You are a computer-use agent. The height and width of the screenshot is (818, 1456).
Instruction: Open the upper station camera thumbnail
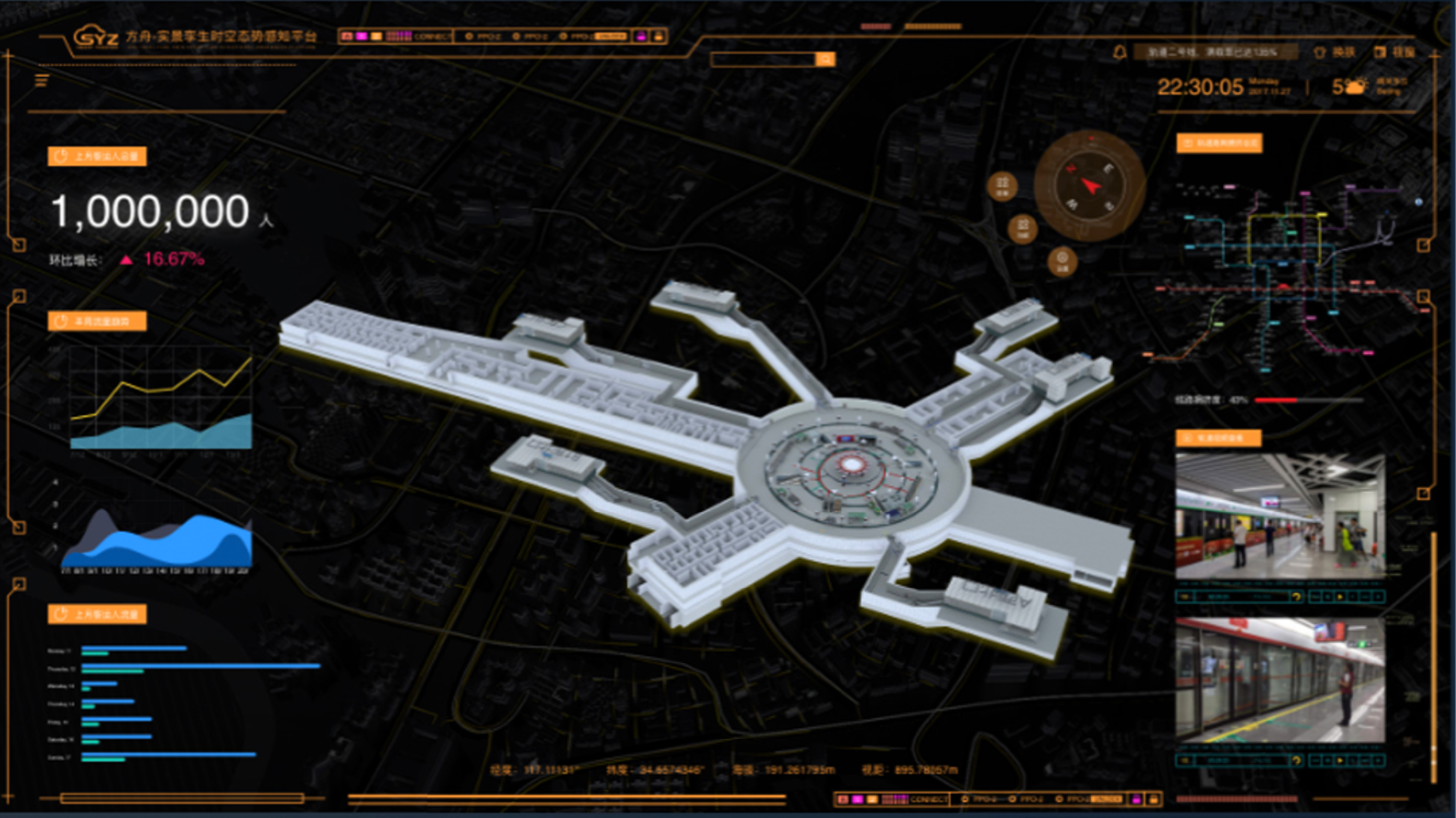1280,516
